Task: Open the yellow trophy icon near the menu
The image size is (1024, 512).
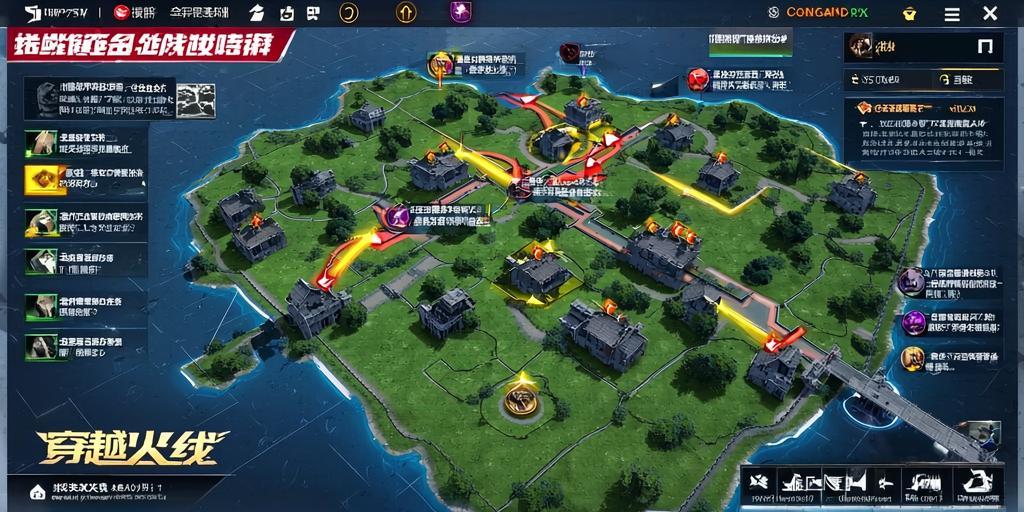Action: (909, 13)
